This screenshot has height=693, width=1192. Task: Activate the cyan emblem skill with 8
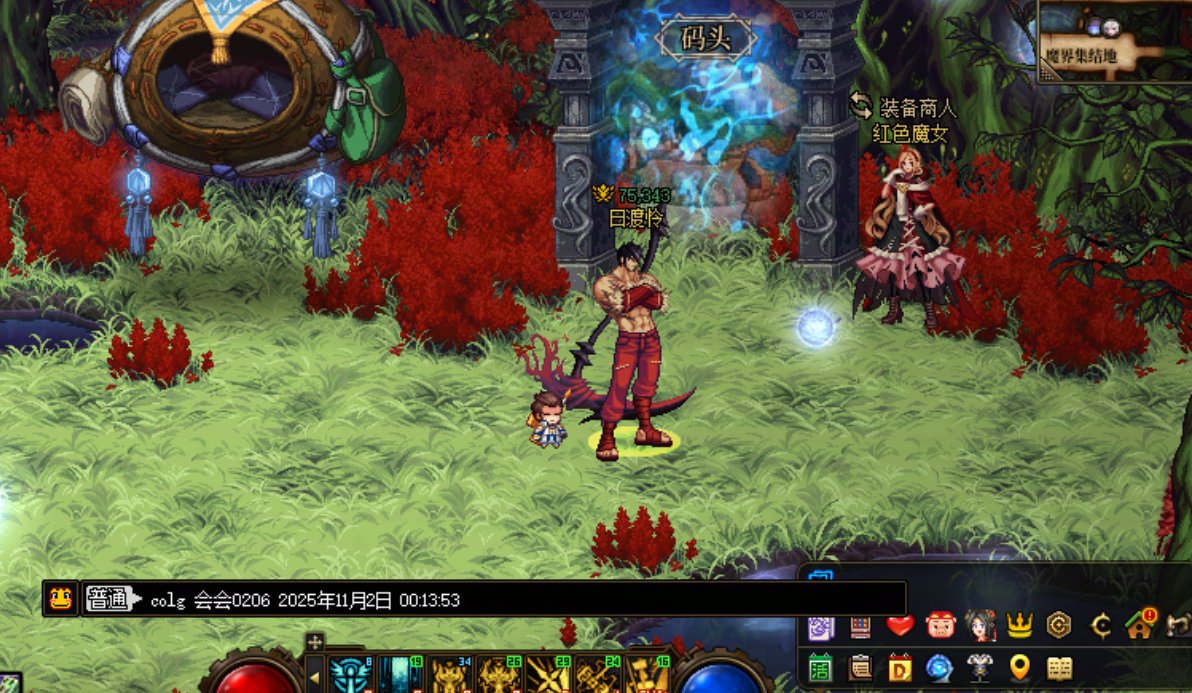click(351, 674)
